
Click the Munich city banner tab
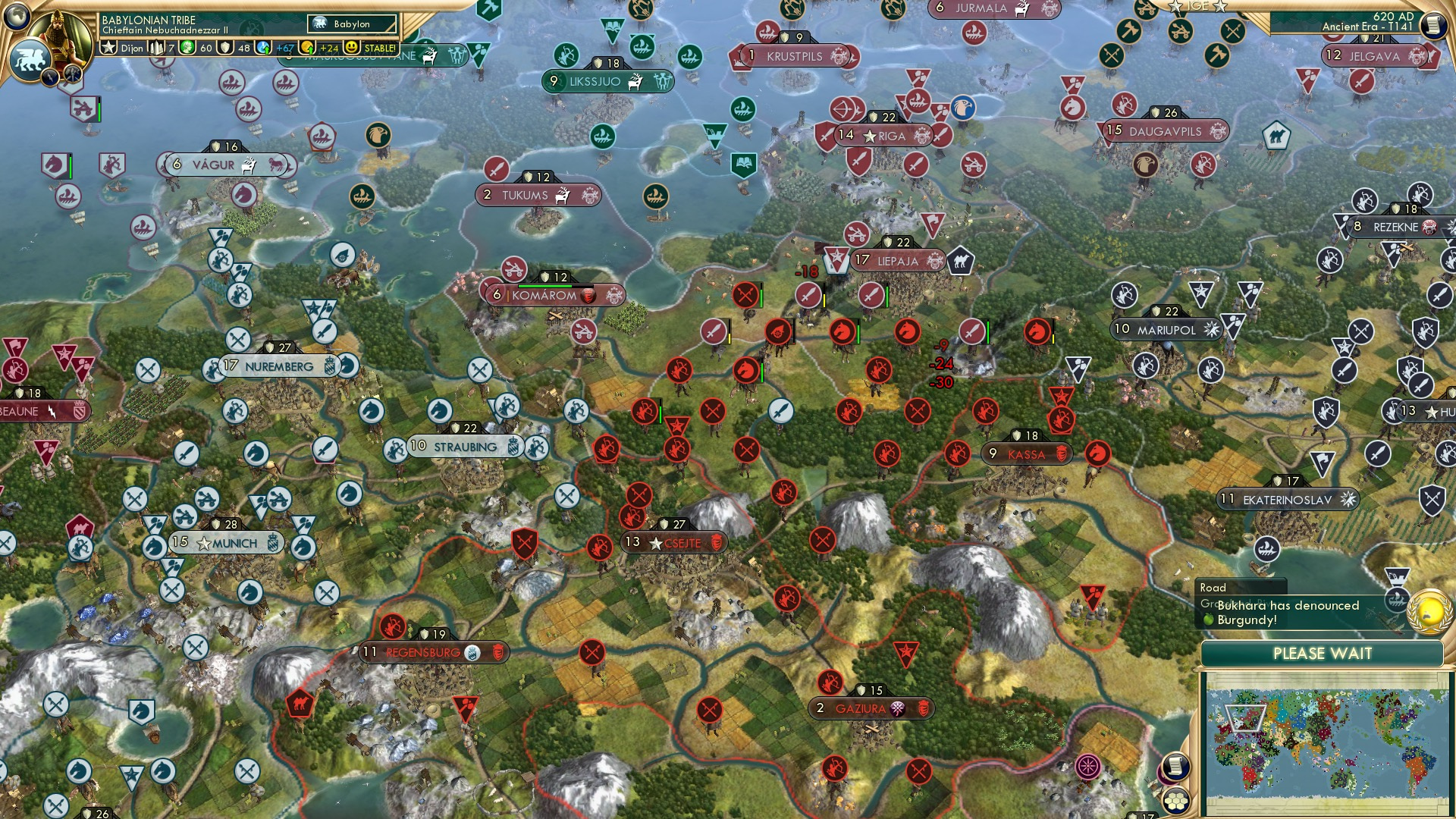tap(227, 541)
